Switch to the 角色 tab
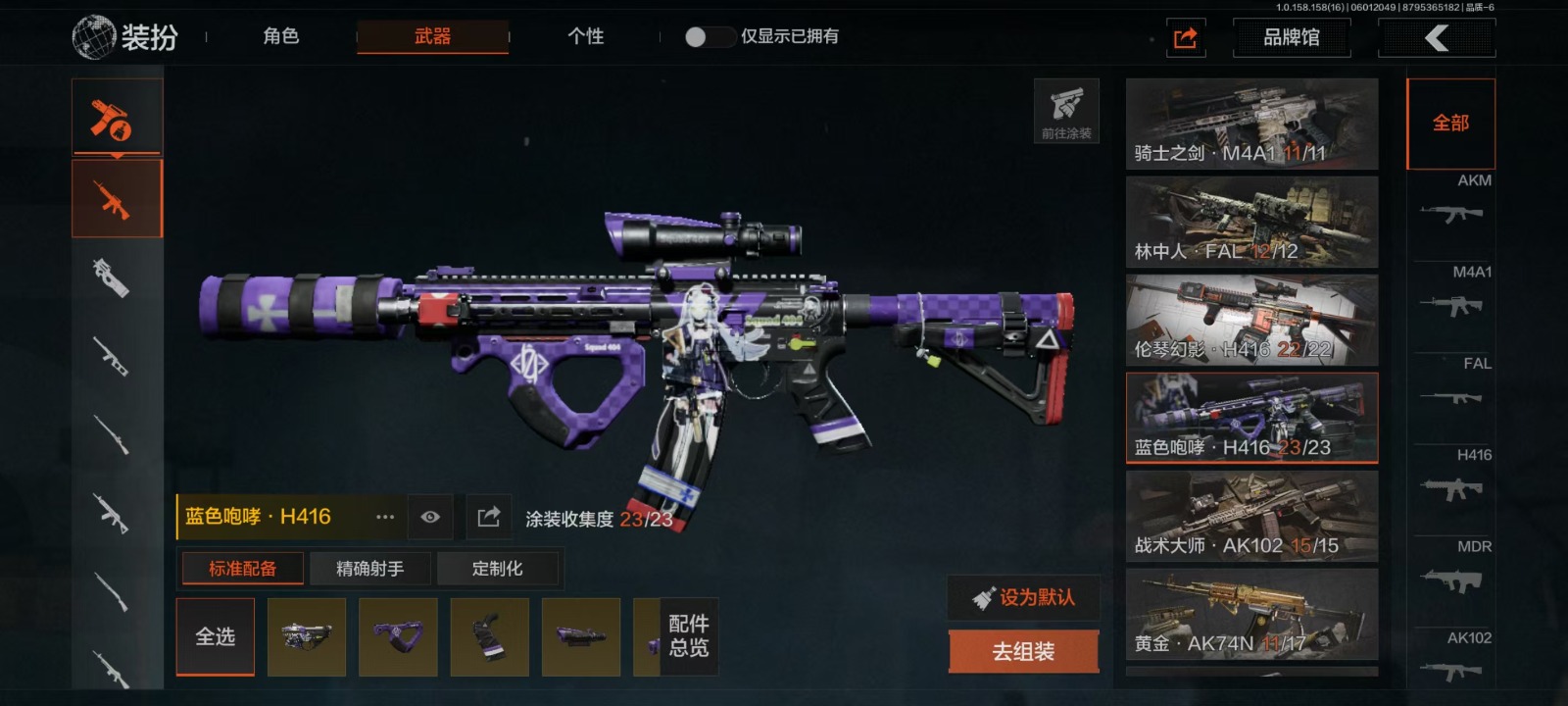 pos(280,36)
